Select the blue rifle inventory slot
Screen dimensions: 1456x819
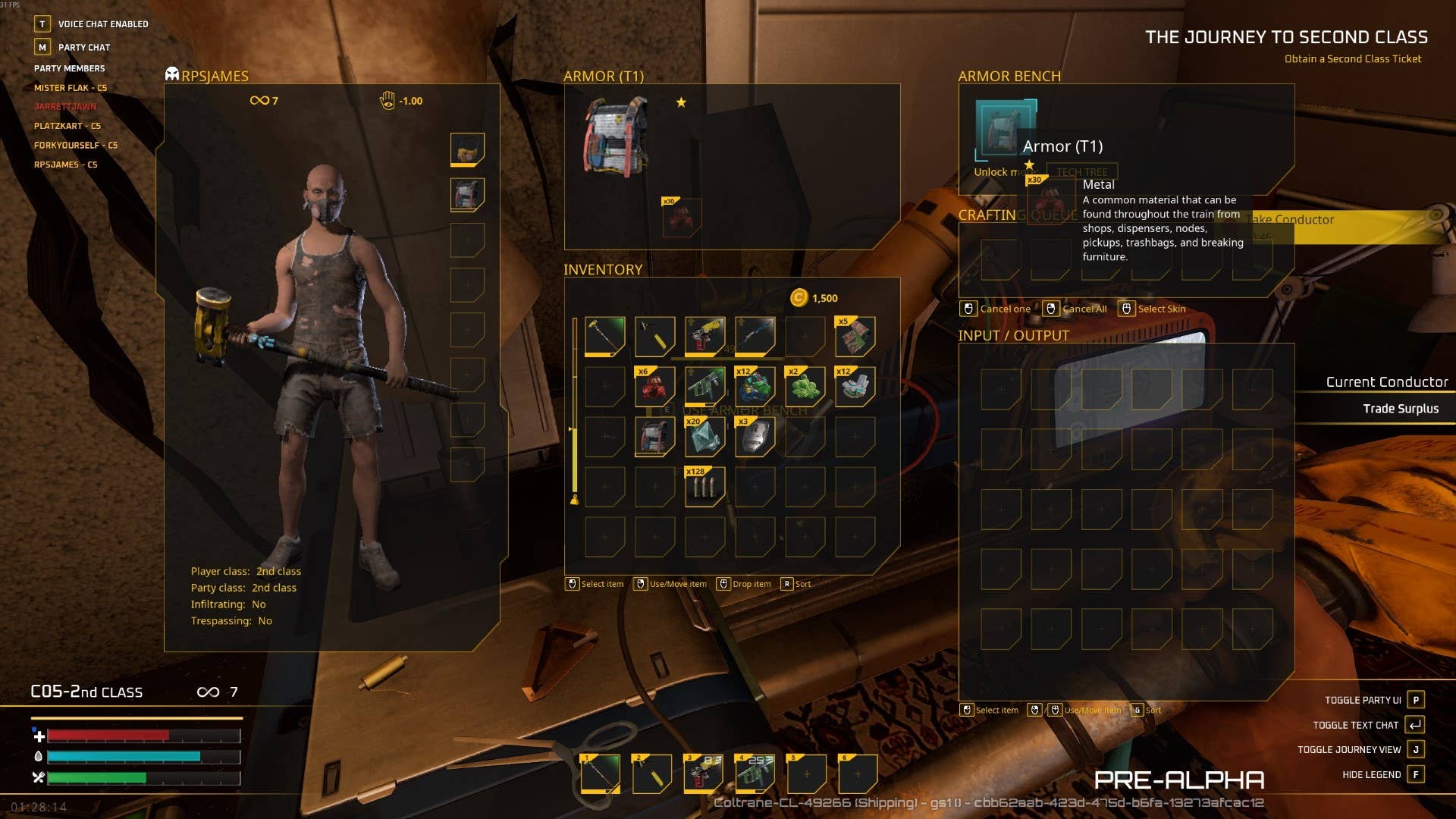[x=755, y=336]
